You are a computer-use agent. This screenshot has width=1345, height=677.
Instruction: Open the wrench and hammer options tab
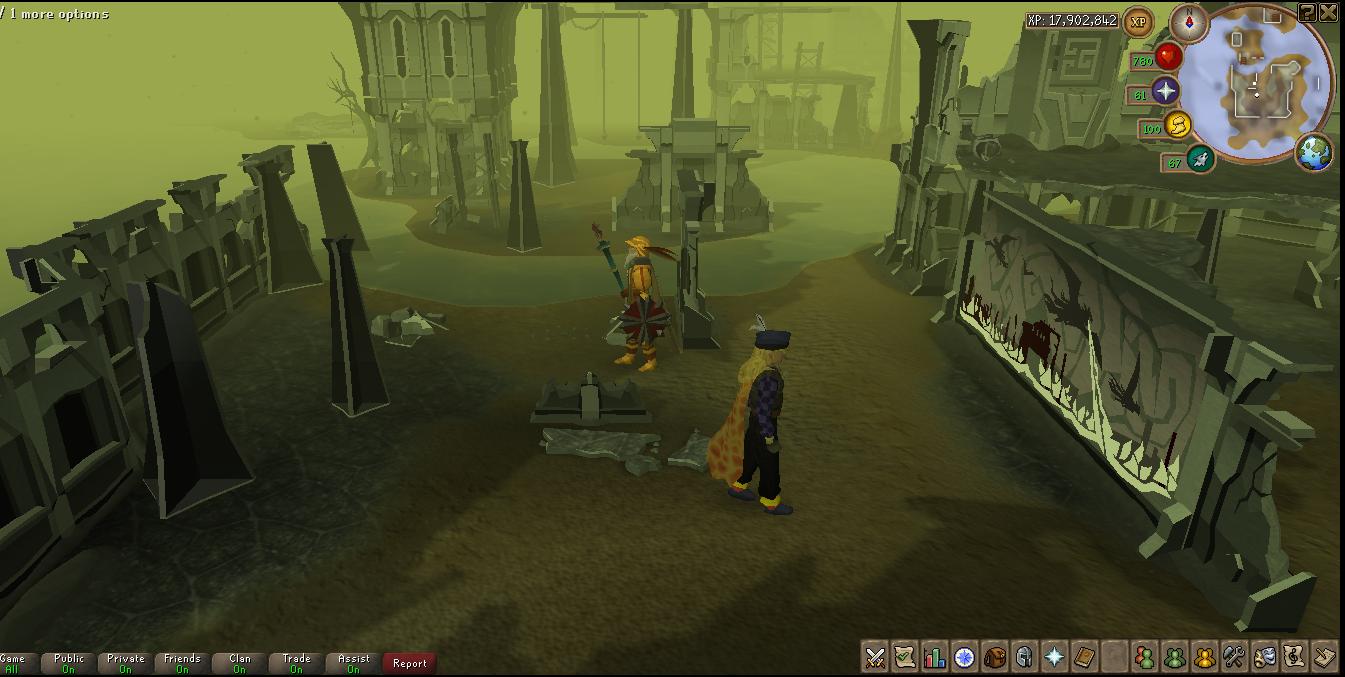click(x=1235, y=657)
